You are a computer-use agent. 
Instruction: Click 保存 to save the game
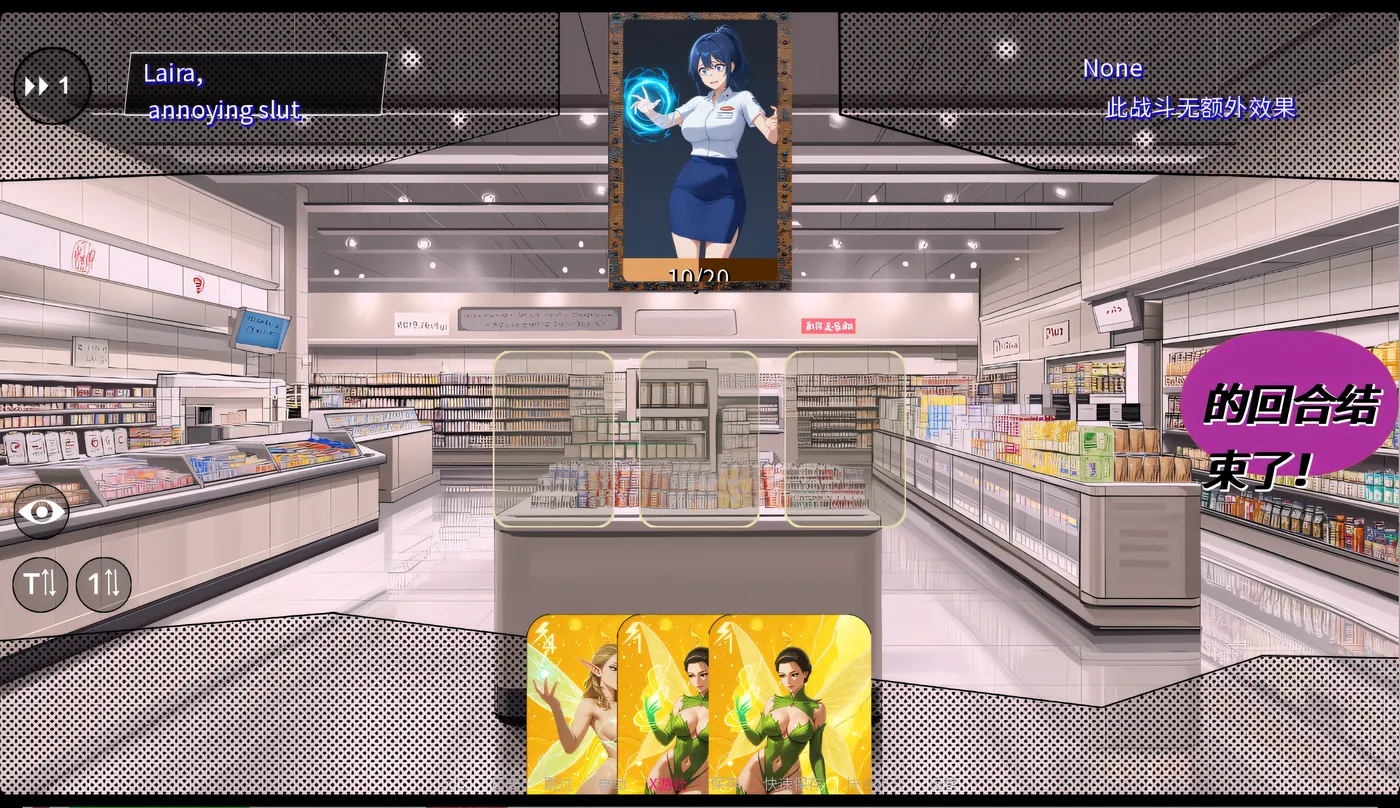[x=723, y=783]
